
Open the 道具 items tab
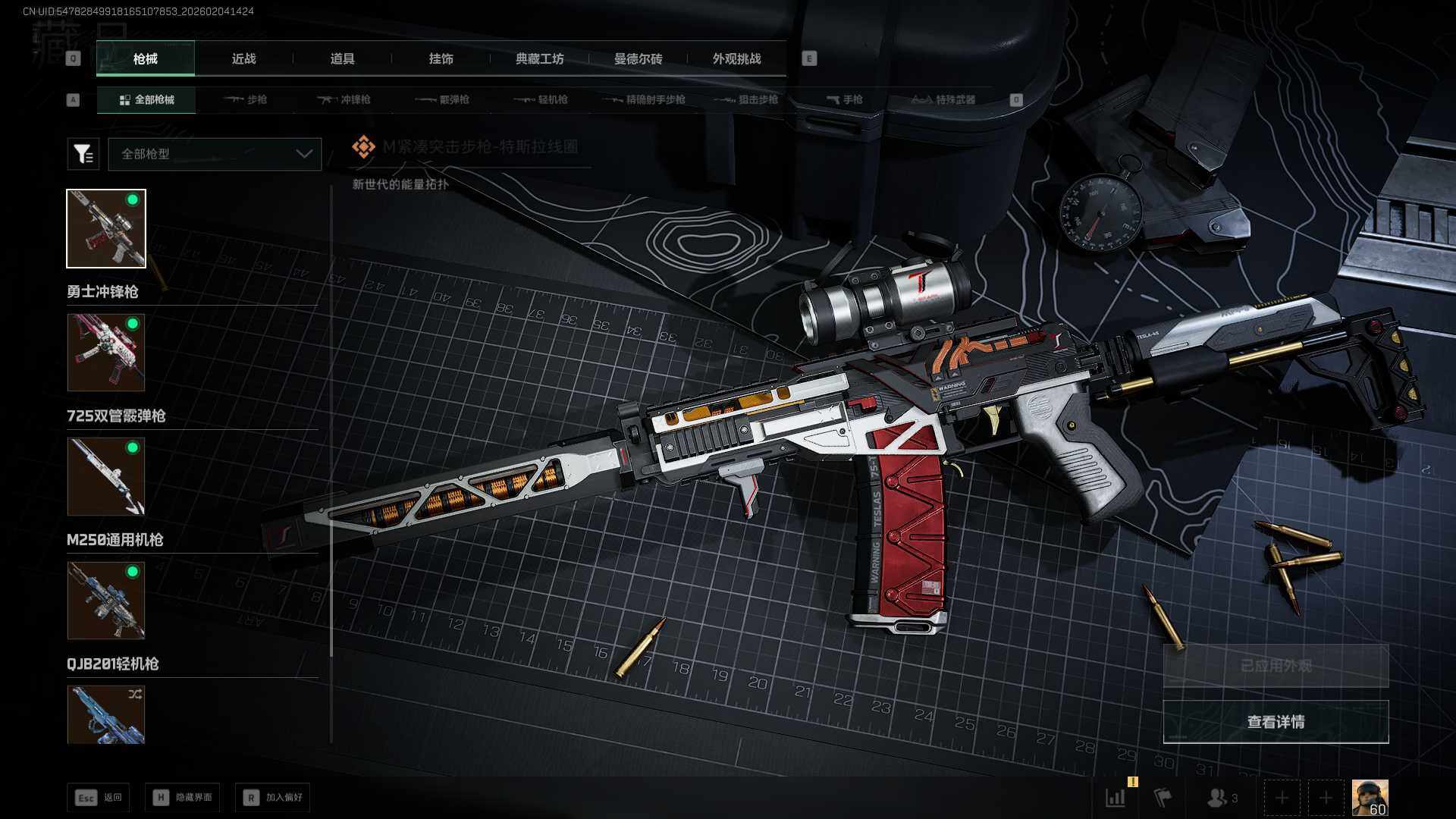342,59
